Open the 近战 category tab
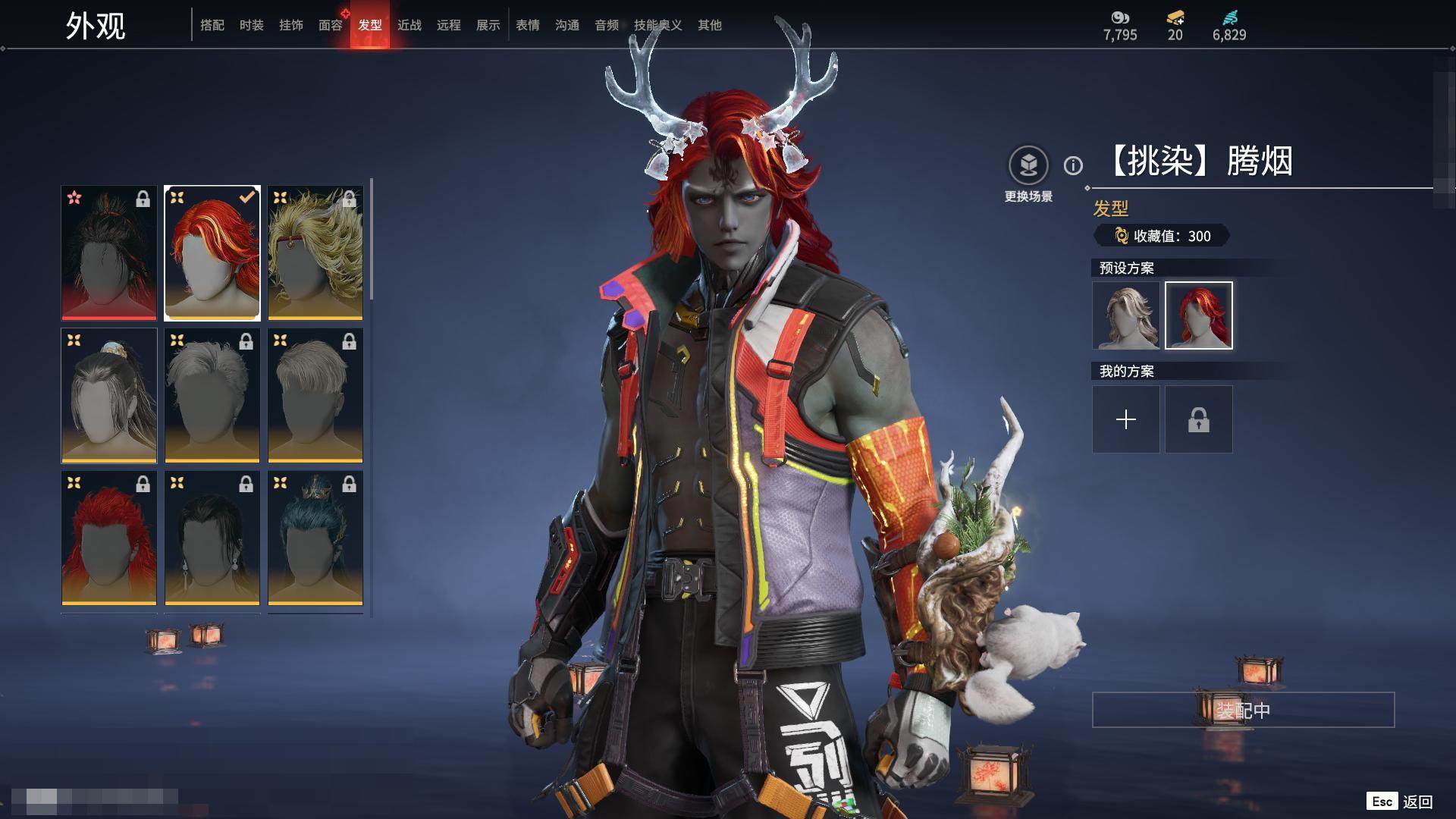 409,25
